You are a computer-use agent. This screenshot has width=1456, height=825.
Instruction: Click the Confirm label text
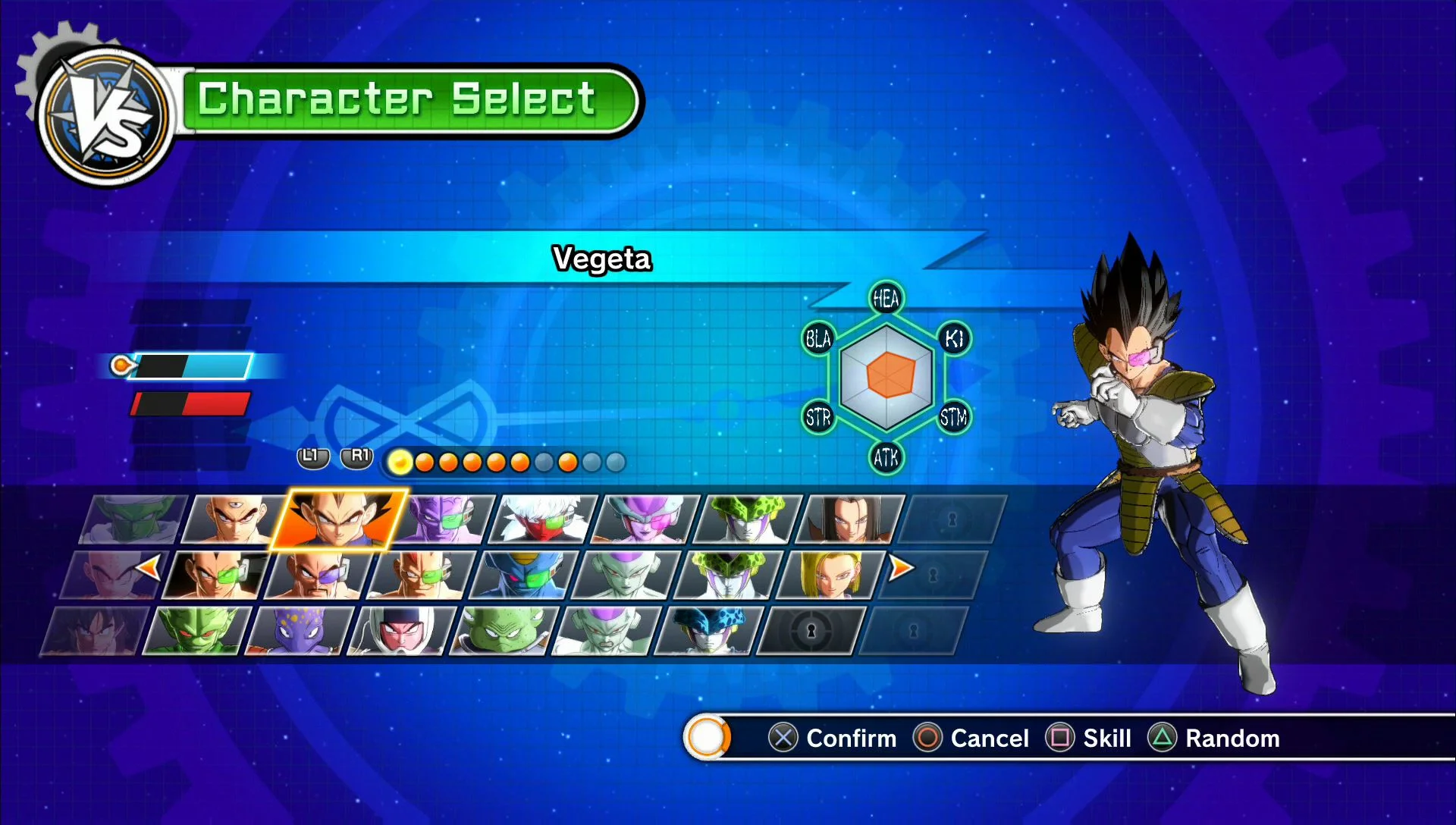852,738
